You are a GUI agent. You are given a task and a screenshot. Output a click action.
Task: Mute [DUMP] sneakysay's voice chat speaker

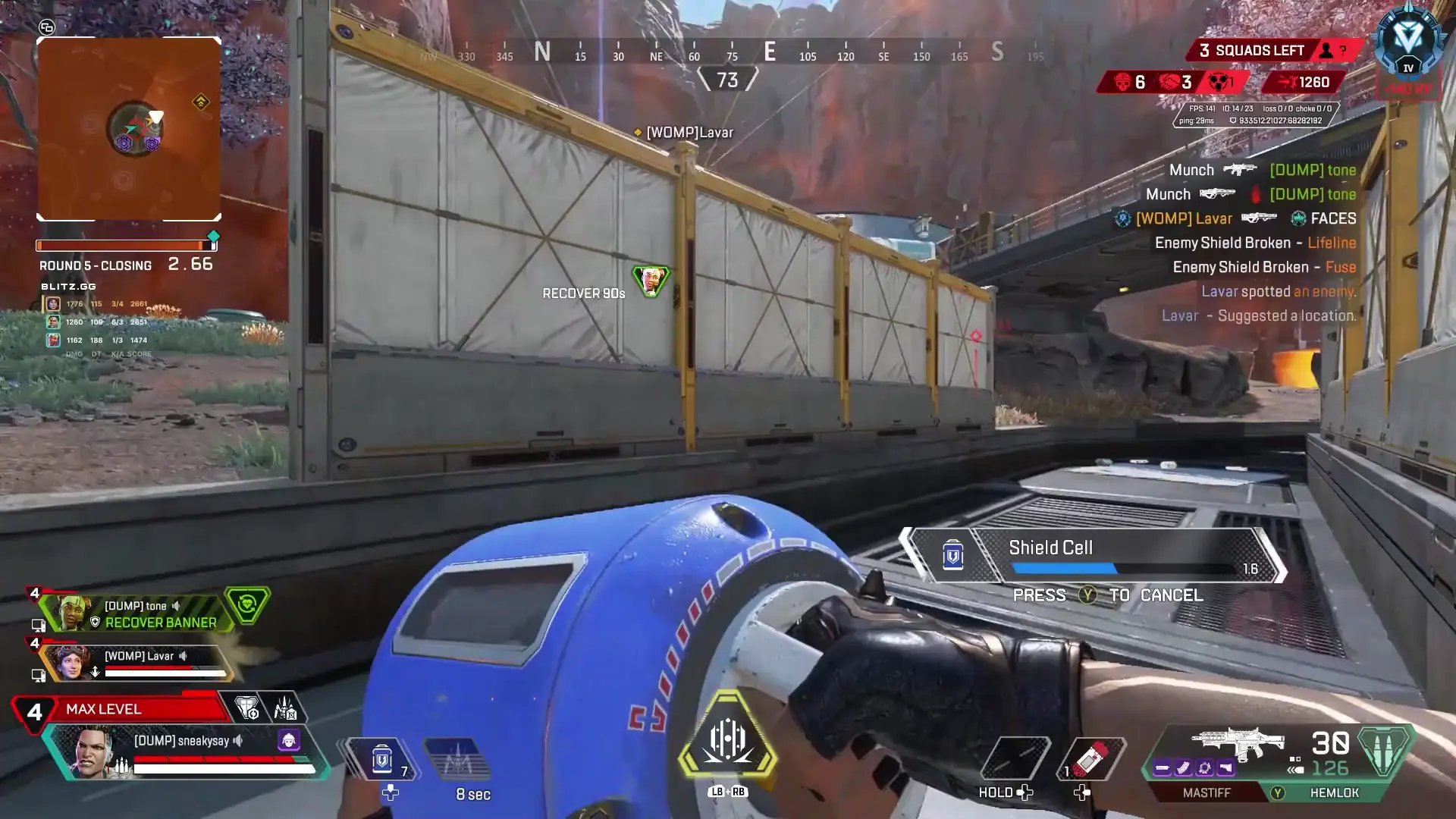point(238,741)
